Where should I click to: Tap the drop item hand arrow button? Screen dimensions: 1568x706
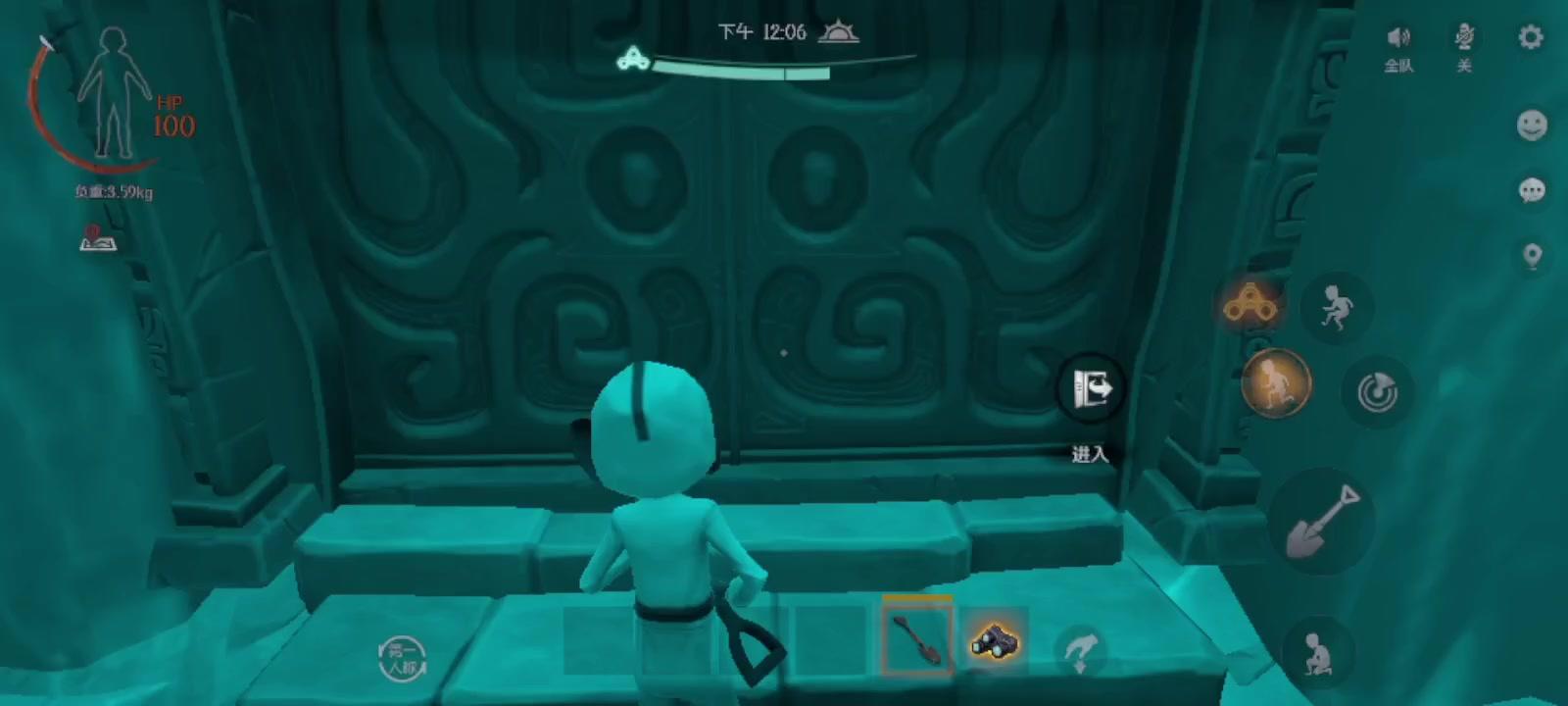pyautogui.click(x=1080, y=649)
